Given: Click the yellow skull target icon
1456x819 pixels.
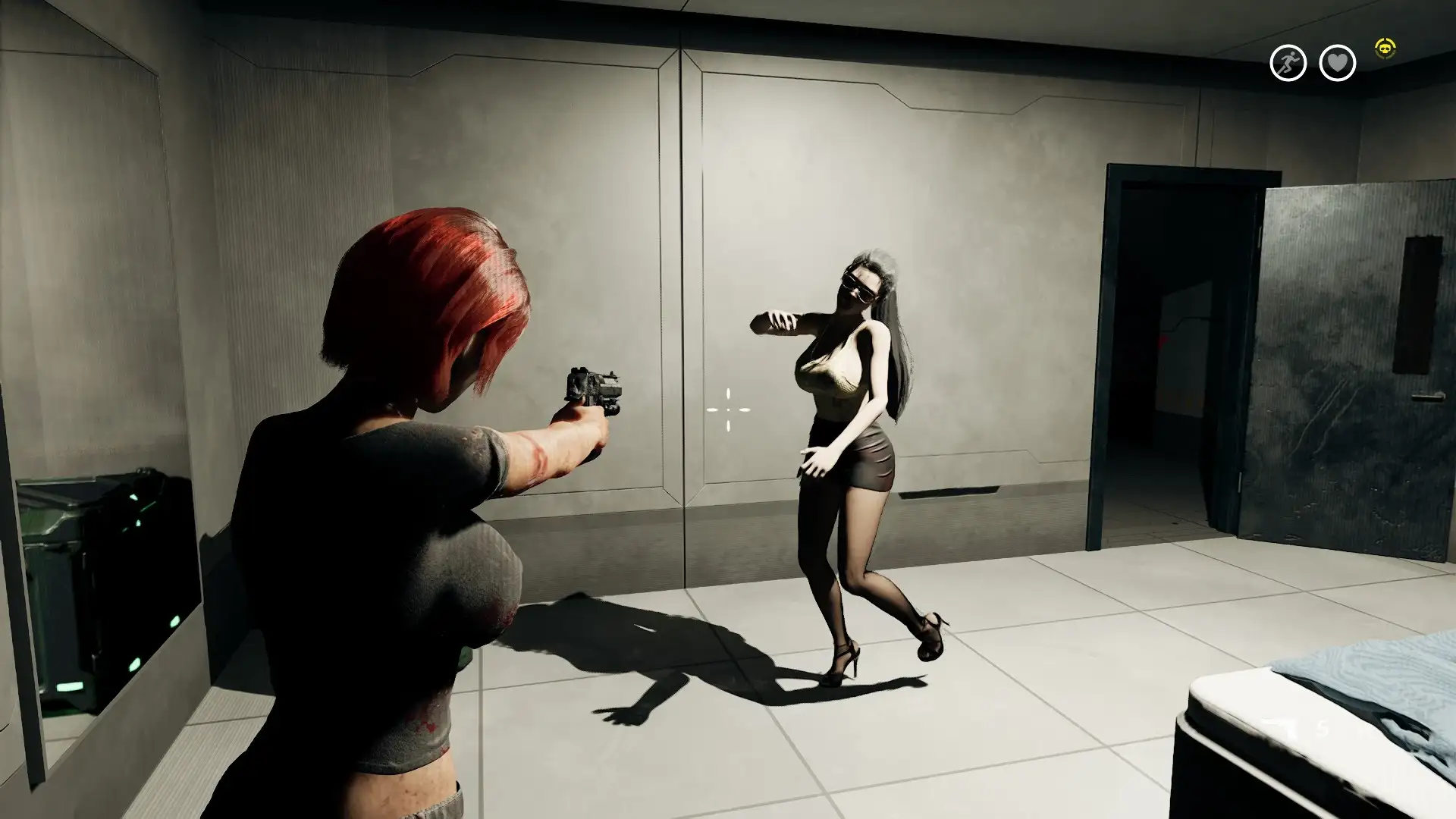Looking at the screenshot, I should [x=1385, y=50].
